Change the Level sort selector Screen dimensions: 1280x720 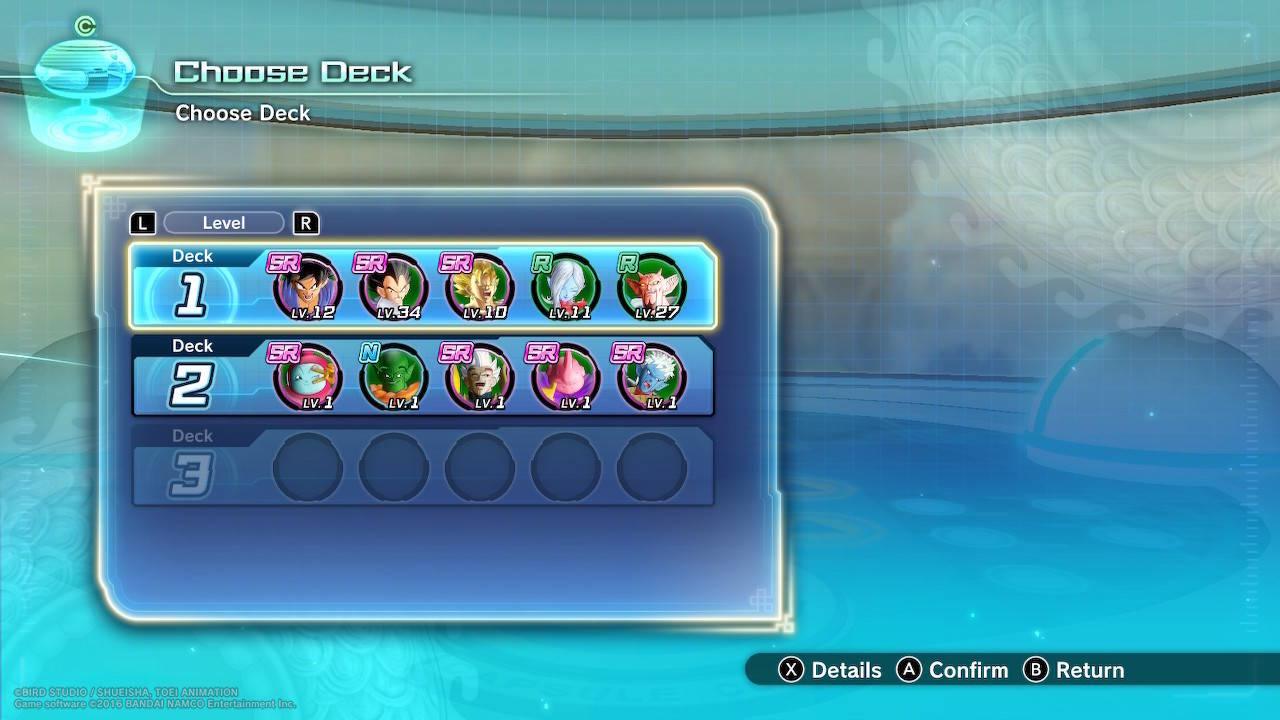pyautogui.click(x=223, y=223)
